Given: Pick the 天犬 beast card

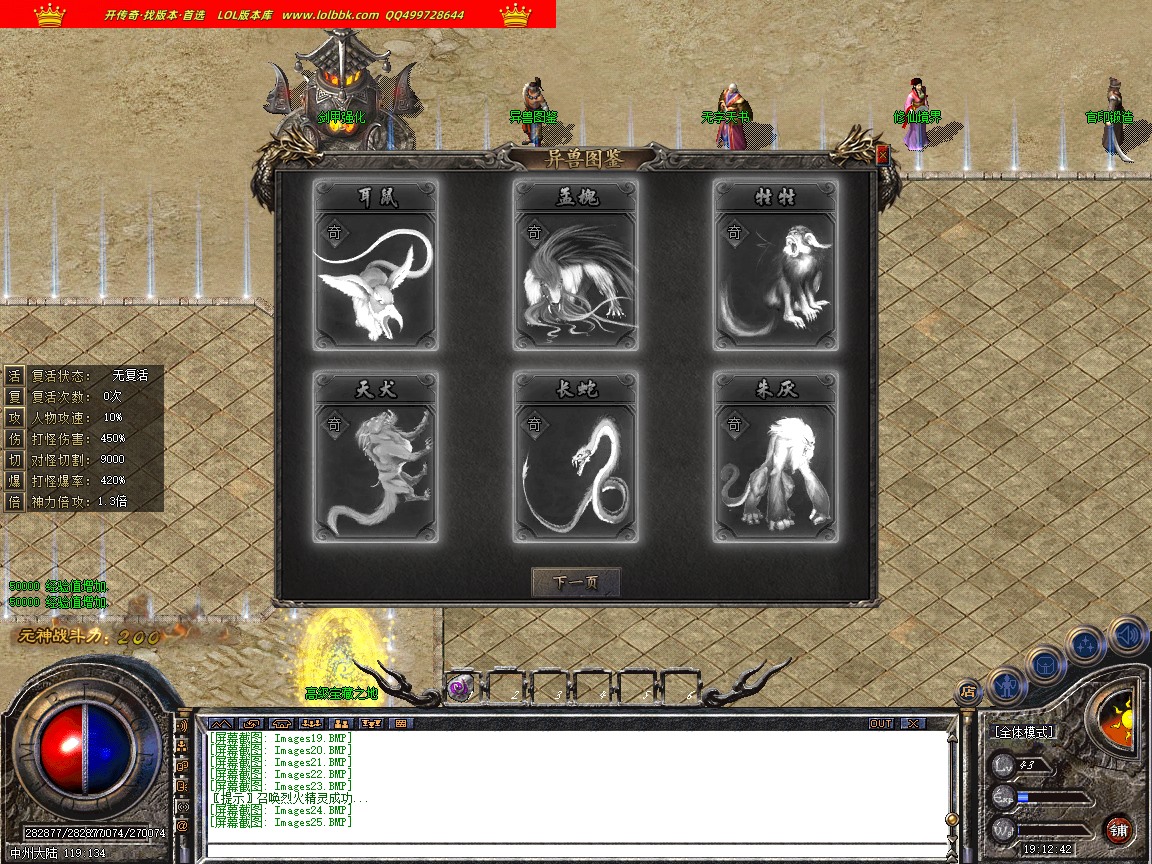Looking at the screenshot, I should click(x=376, y=458).
